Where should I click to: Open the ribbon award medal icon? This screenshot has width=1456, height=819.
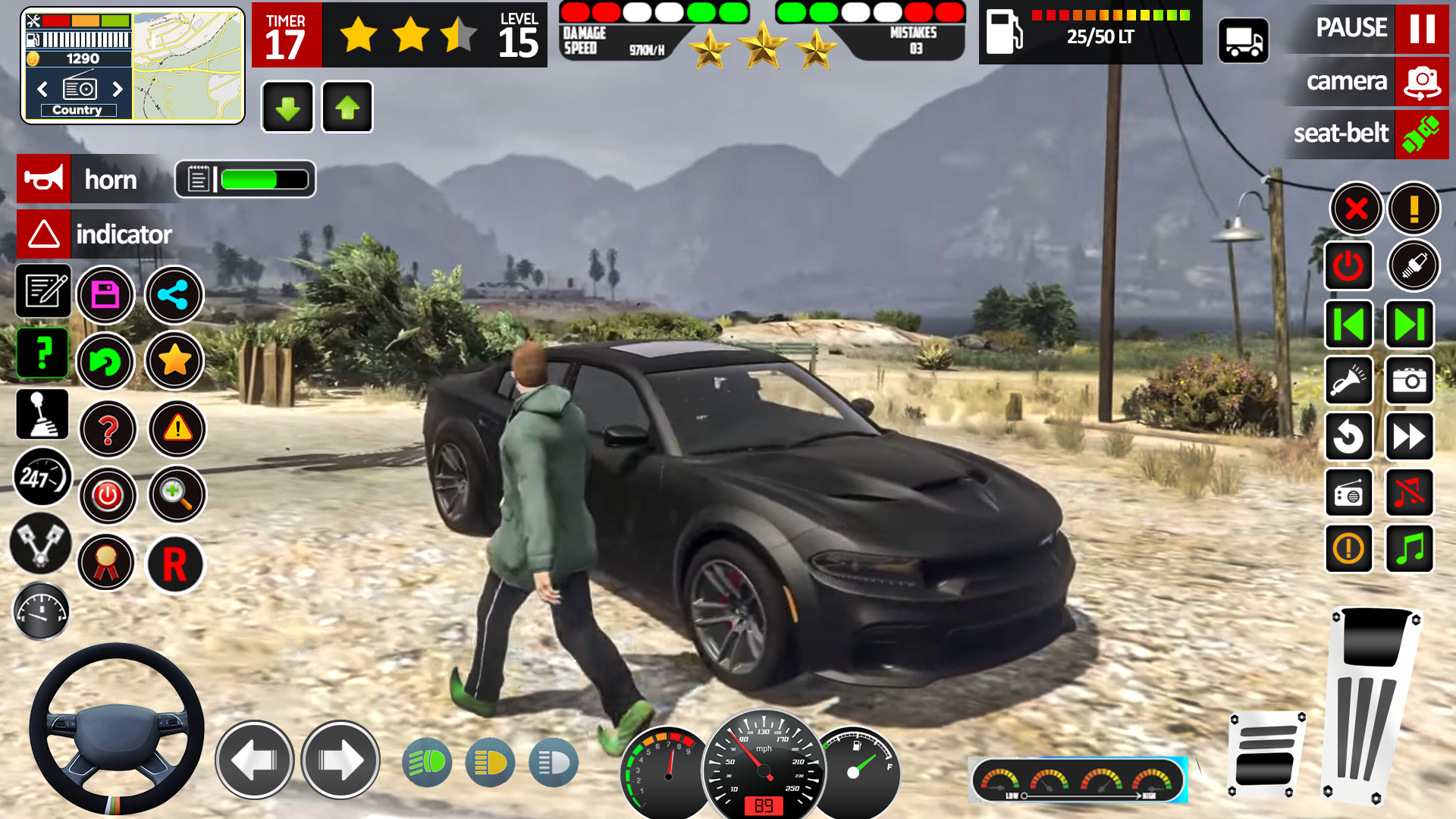click(106, 563)
